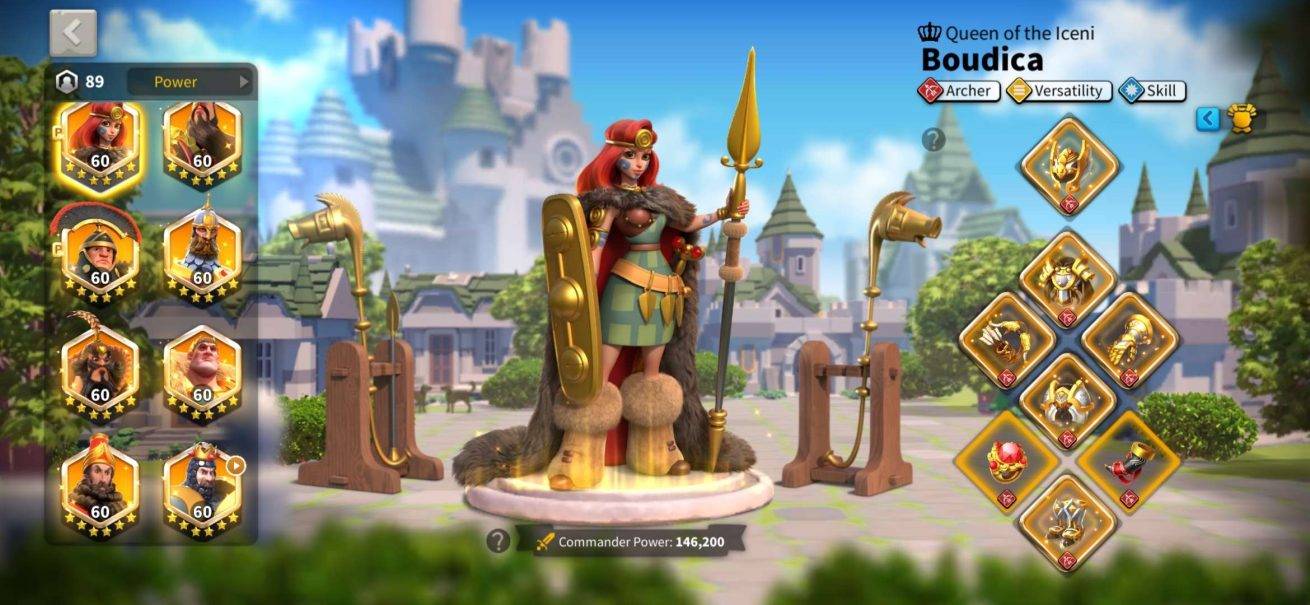Choose the crowned commander in blue armor
Image resolution: width=1310 pixels, height=605 pixels.
(202, 489)
